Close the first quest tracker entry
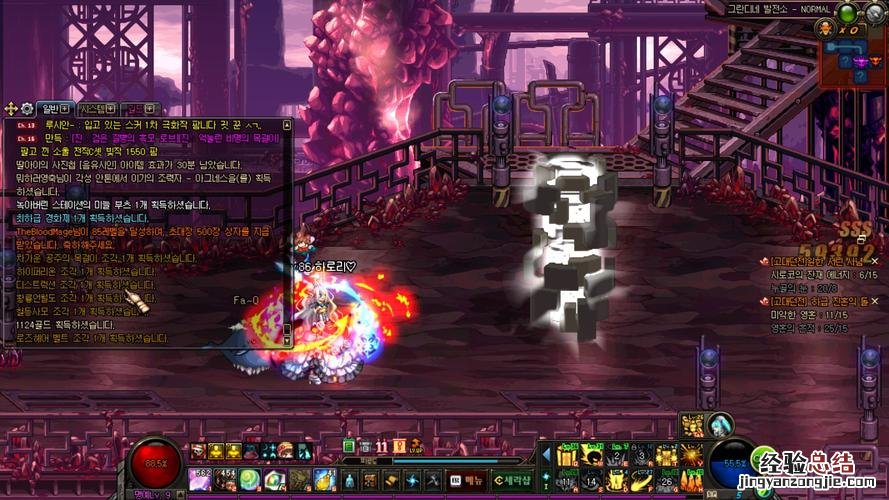Viewport: 889px width, 500px height. 875,260
